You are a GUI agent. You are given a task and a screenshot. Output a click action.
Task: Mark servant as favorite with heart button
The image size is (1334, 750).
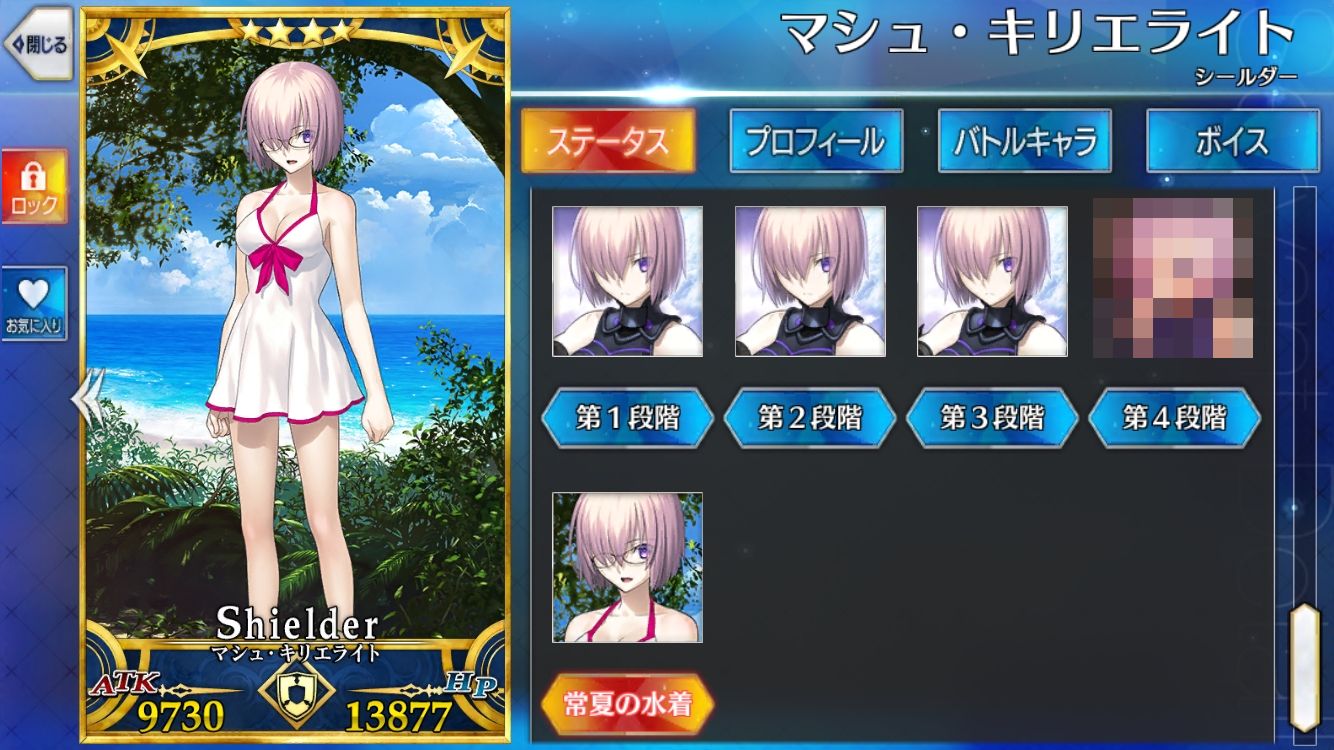click(x=34, y=304)
